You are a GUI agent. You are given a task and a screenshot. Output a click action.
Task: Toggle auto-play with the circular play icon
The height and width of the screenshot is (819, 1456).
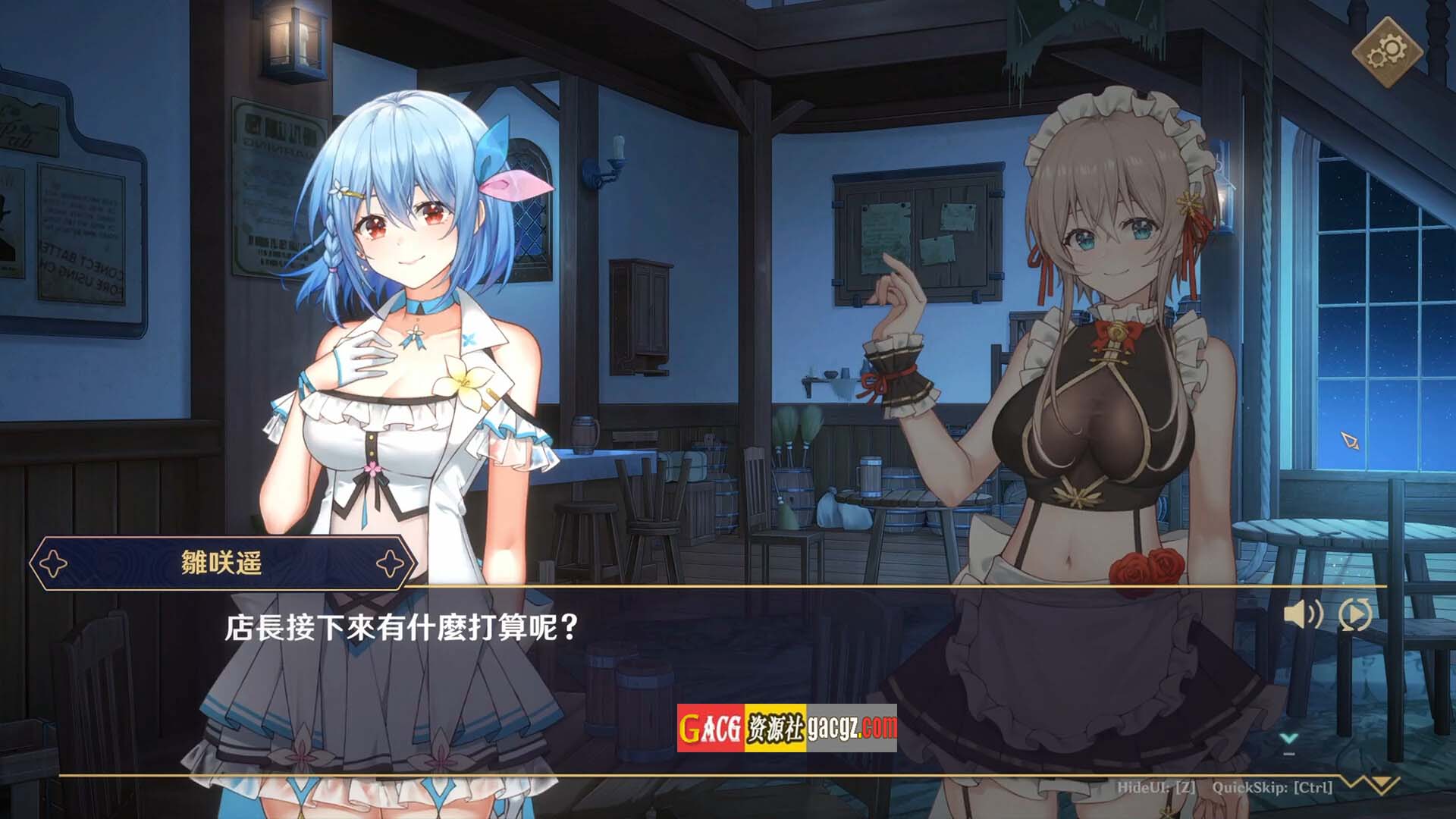coord(1355,614)
